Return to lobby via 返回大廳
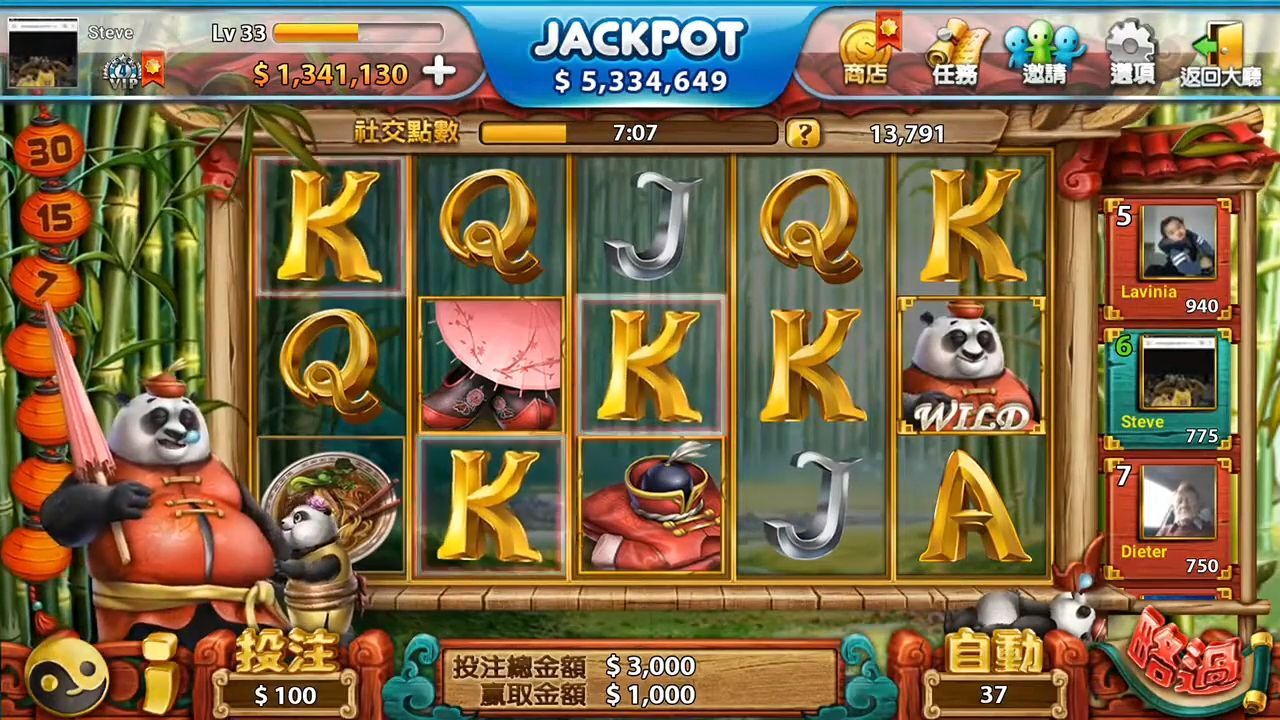1280x720 pixels. pos(1220,53)
